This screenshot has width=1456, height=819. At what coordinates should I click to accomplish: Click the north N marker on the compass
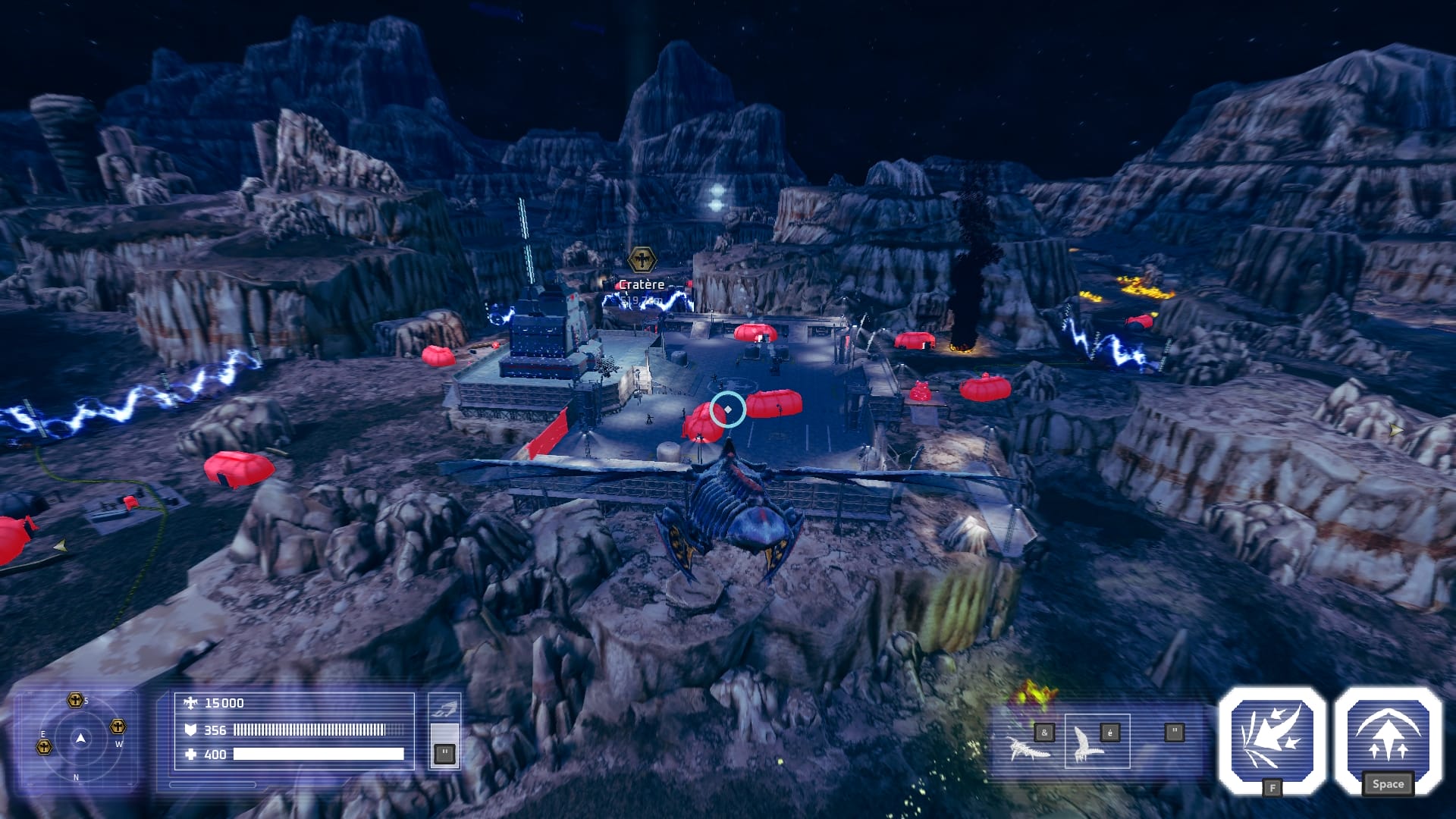coord(76,777)
